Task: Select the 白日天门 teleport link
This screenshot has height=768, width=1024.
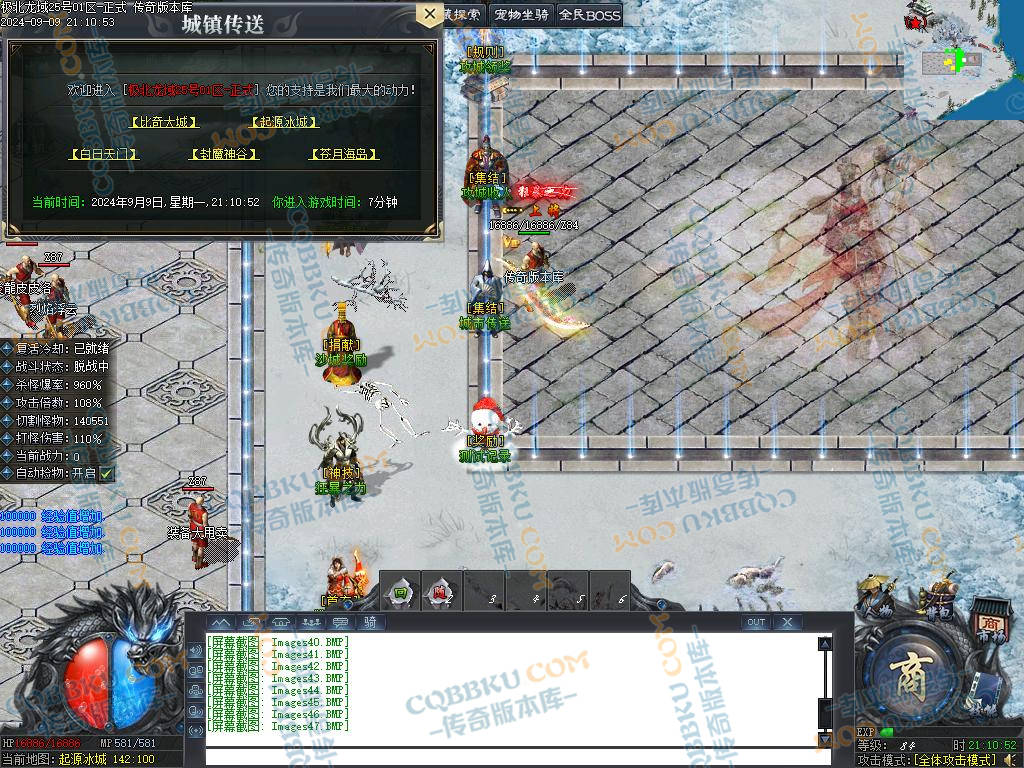Action: click(x=103, y=154)
